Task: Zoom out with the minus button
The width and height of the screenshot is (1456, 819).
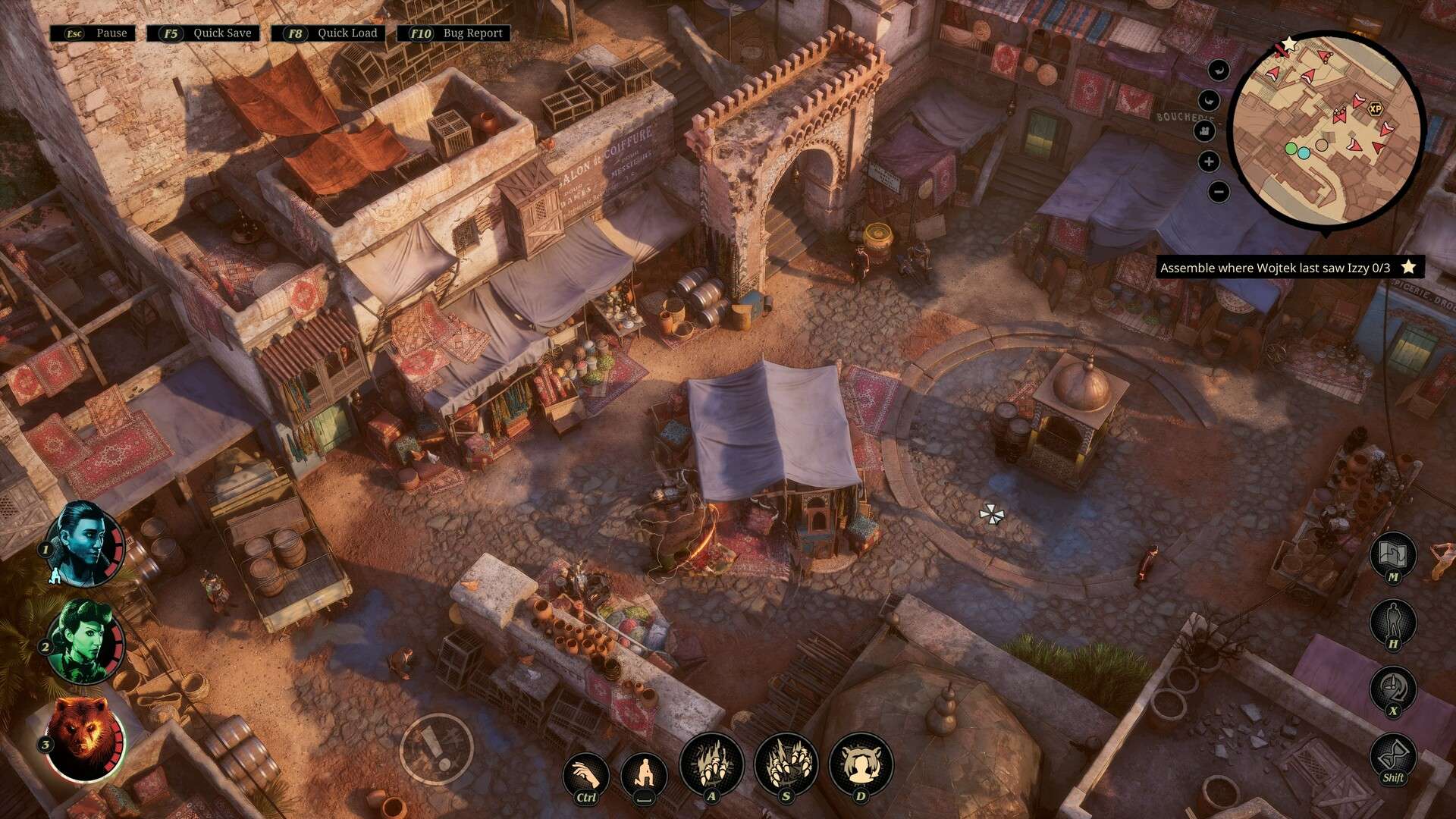Action: point(1219,192)
